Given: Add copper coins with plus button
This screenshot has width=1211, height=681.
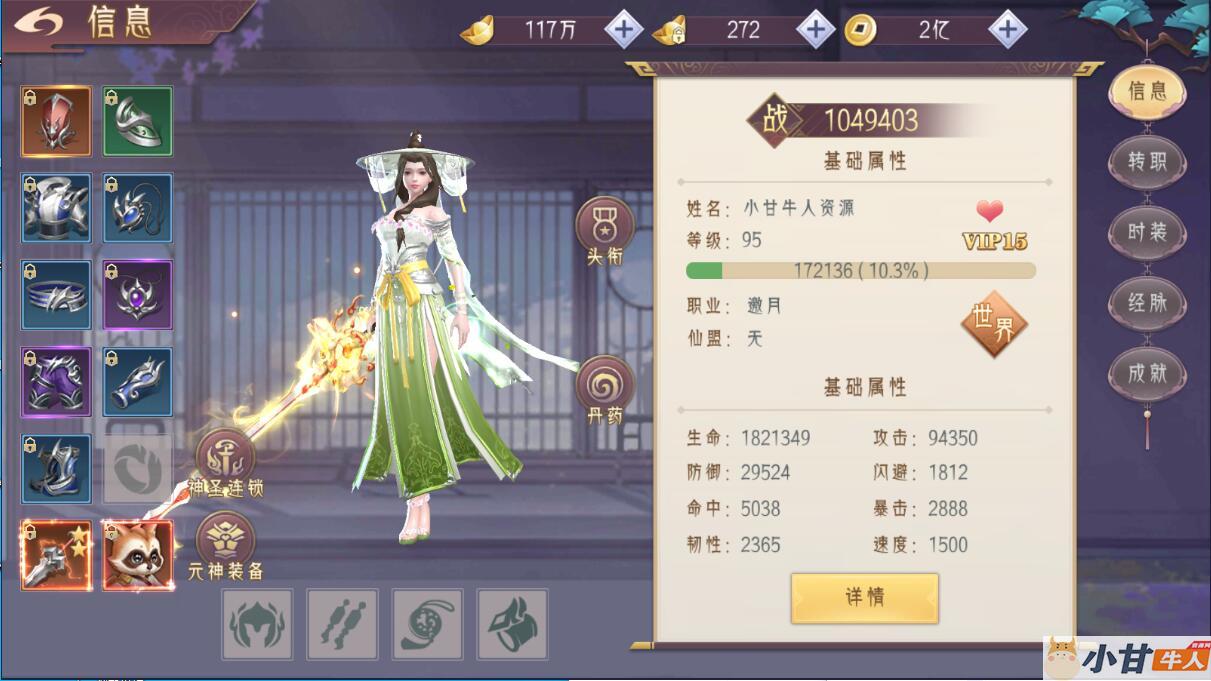Looking at the screenshot, I should point(1007,30).
